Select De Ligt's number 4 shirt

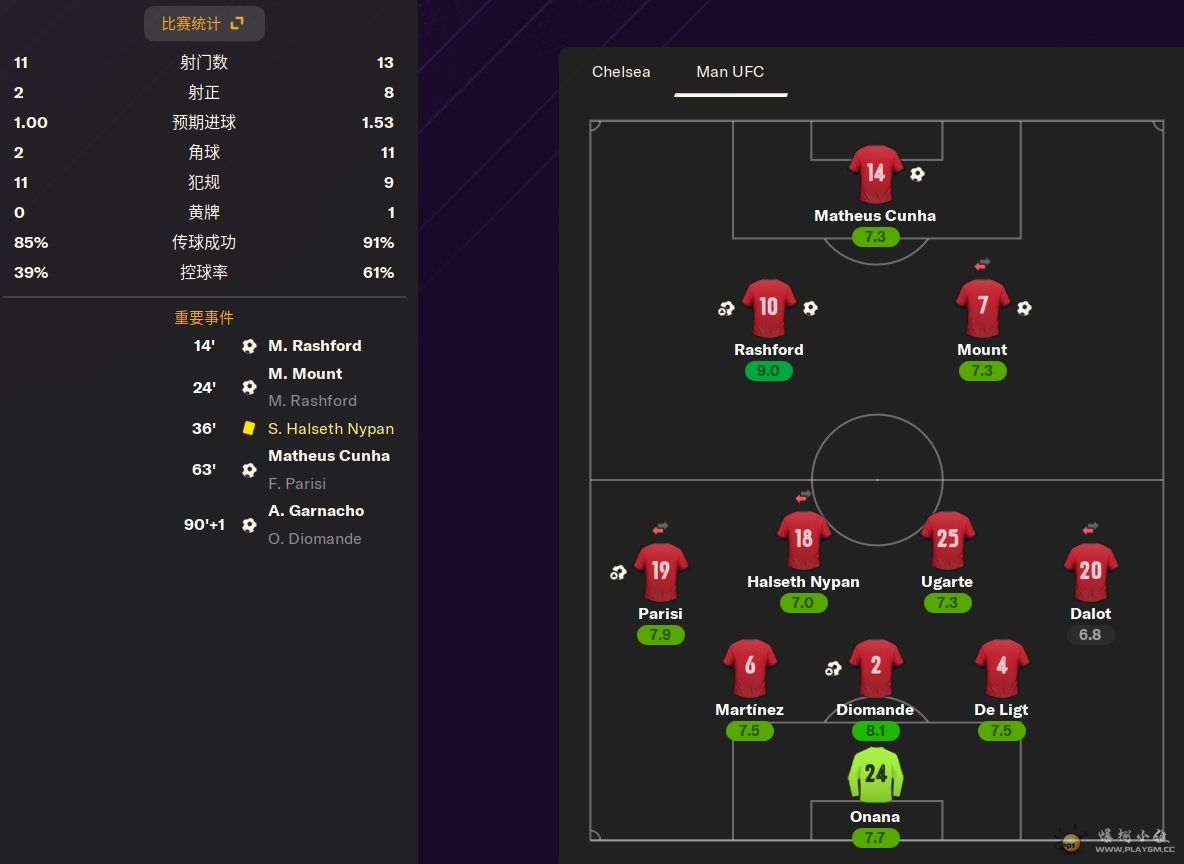(x=1001, y=668)
